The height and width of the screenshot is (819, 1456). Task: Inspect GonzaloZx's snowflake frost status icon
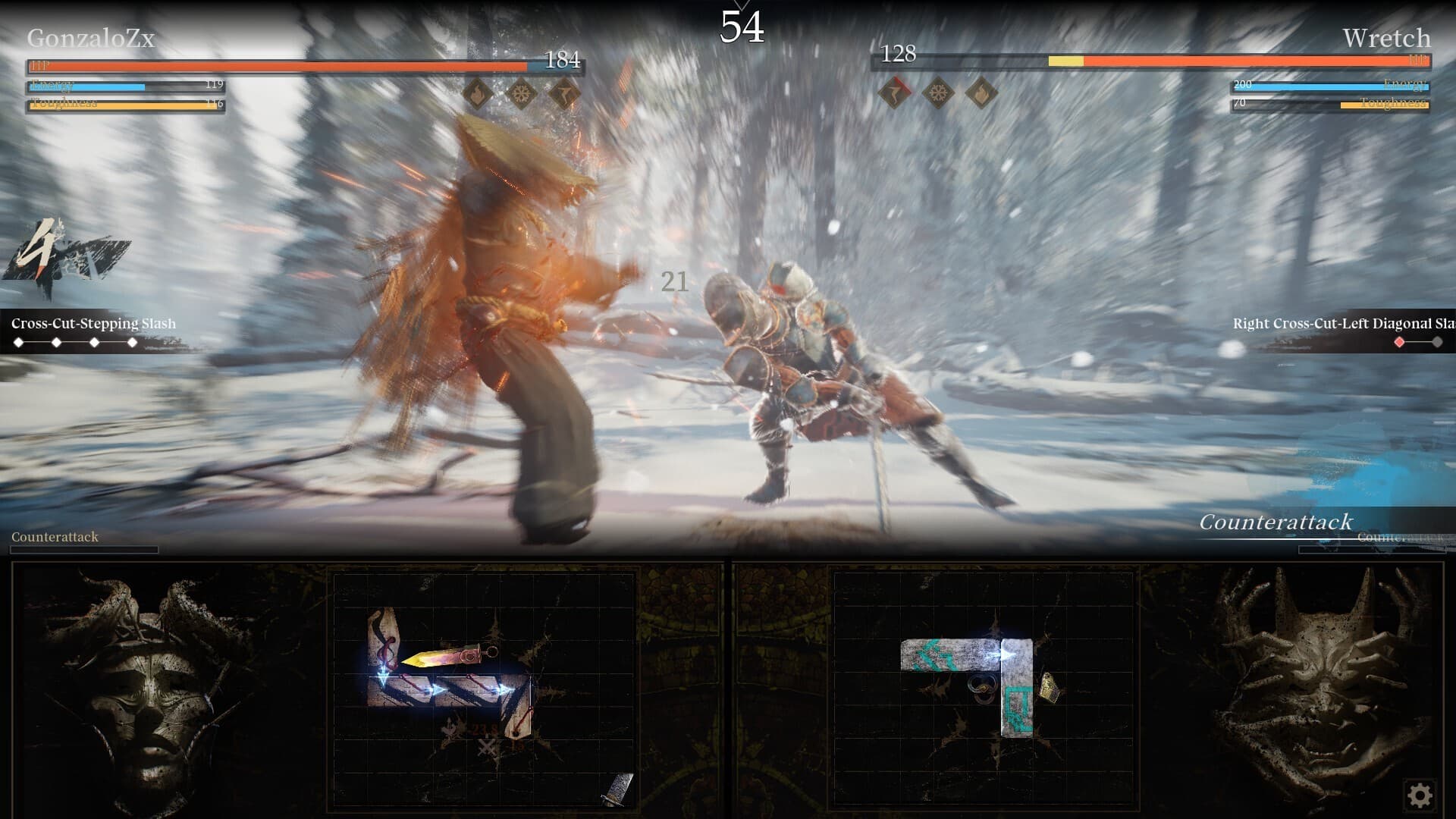(522, 94)
